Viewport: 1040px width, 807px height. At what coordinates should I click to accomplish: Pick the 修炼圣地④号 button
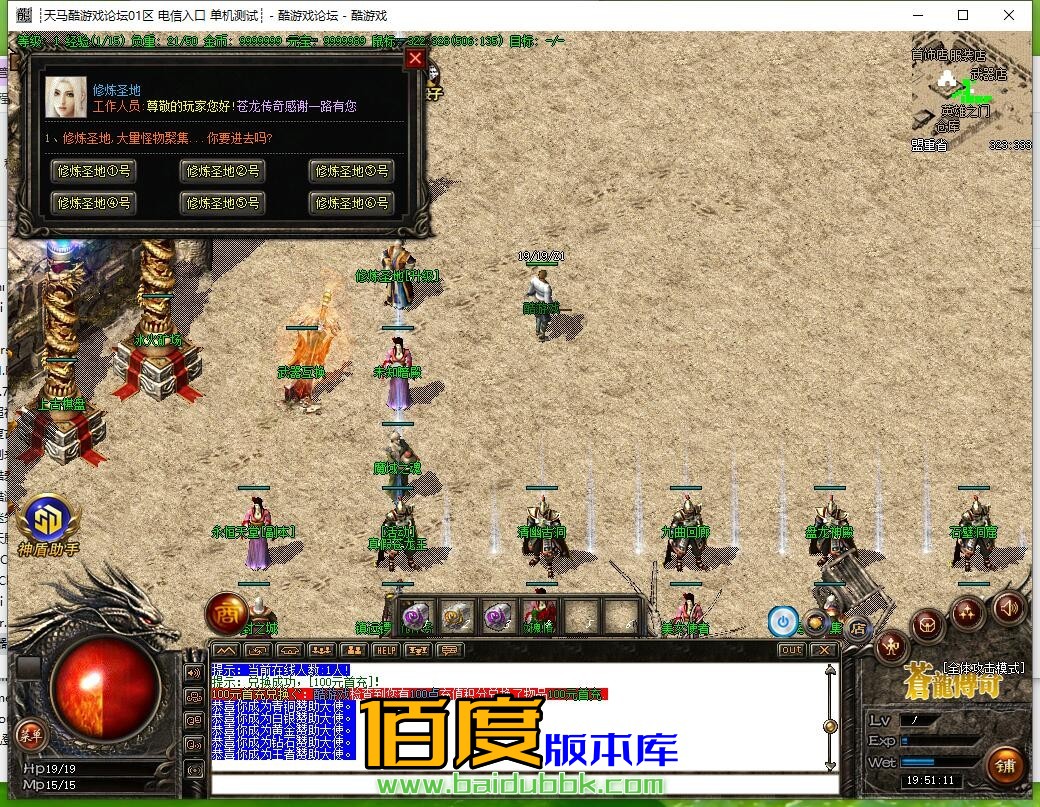(94, 203)
